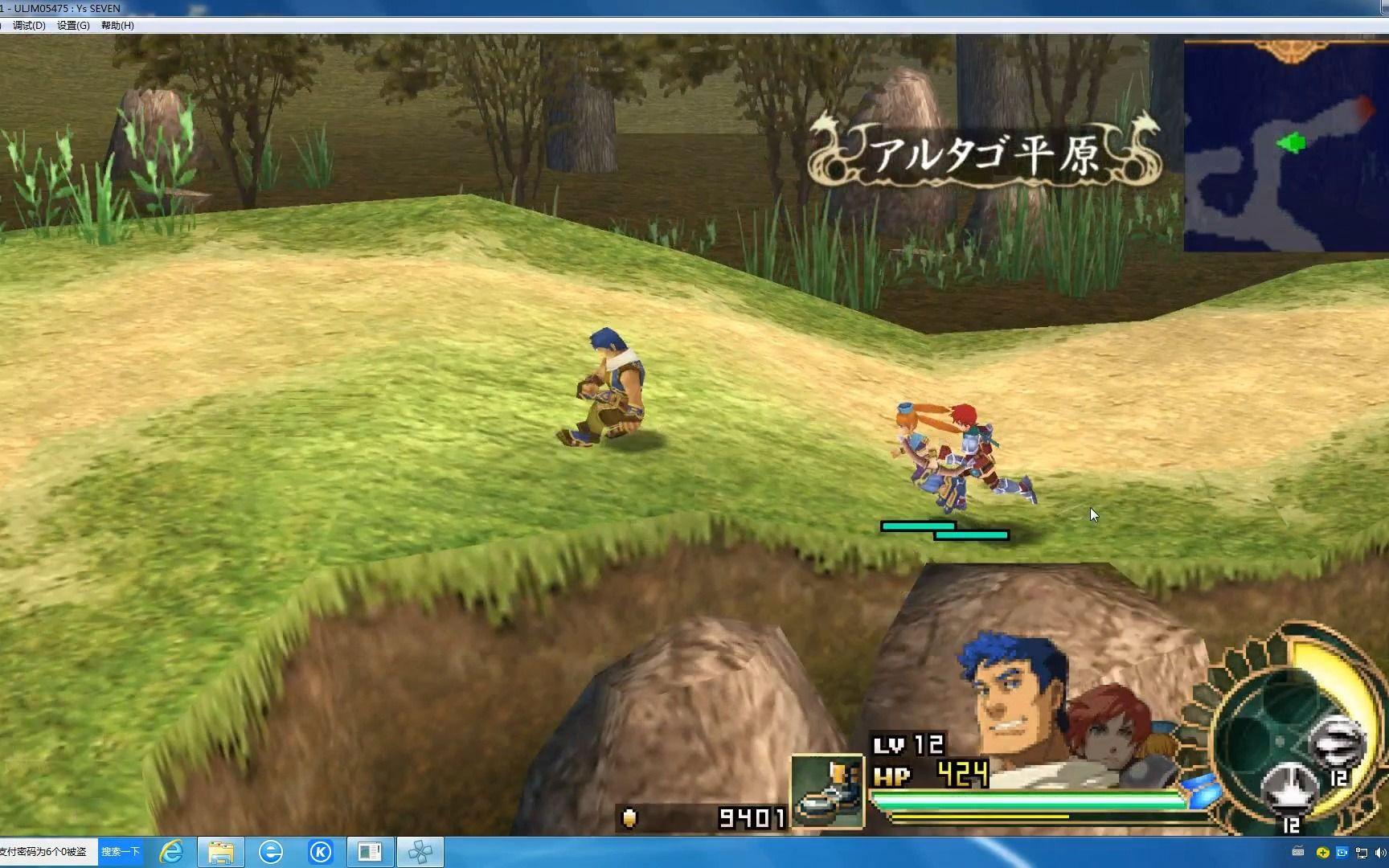Open the 帮助(H) help menu
This screenshot has width=1389, height=868.
point(118,25)
